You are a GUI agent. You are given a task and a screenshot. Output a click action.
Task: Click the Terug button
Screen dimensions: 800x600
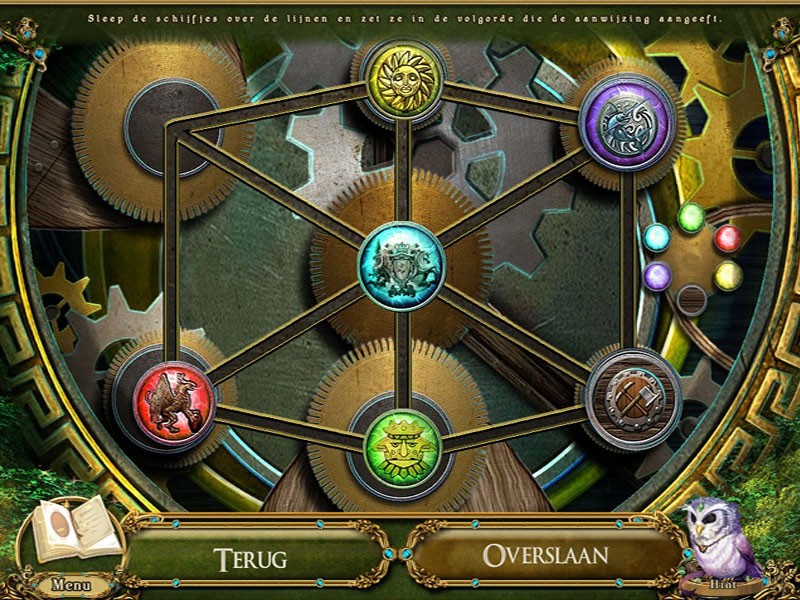[x=251, y=555]
